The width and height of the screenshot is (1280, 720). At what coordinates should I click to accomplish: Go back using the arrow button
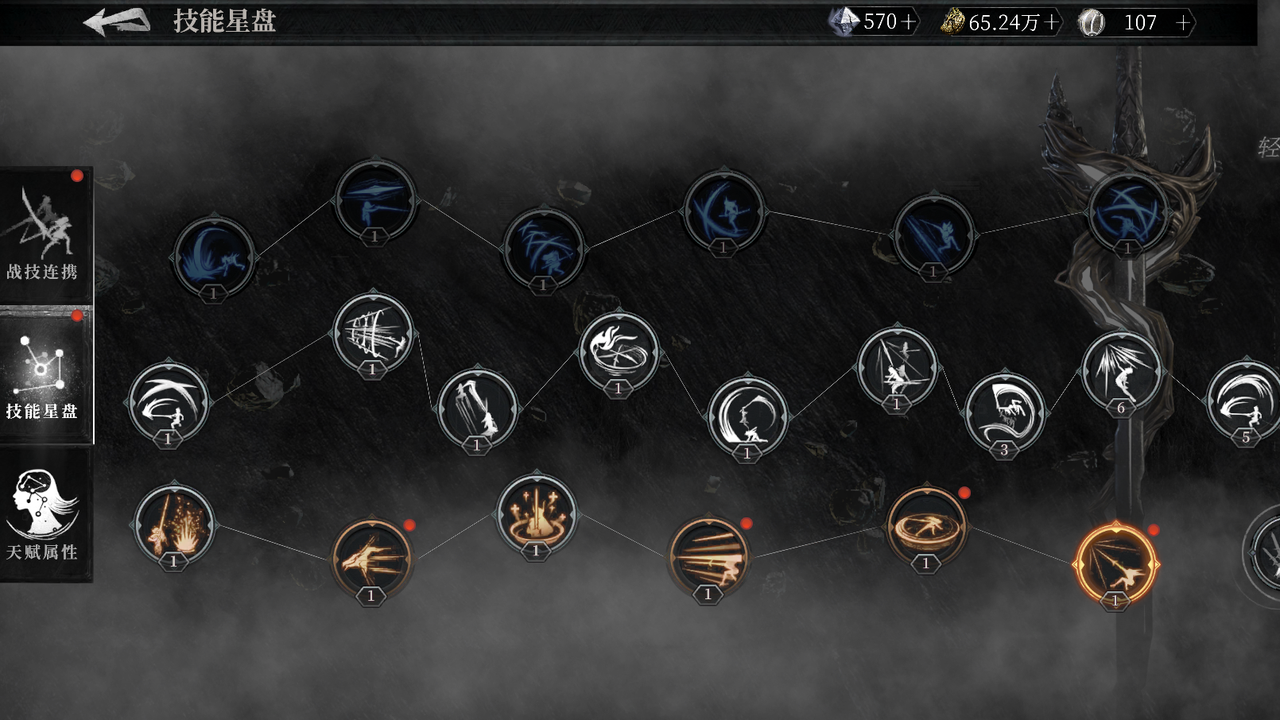(116, 21)
